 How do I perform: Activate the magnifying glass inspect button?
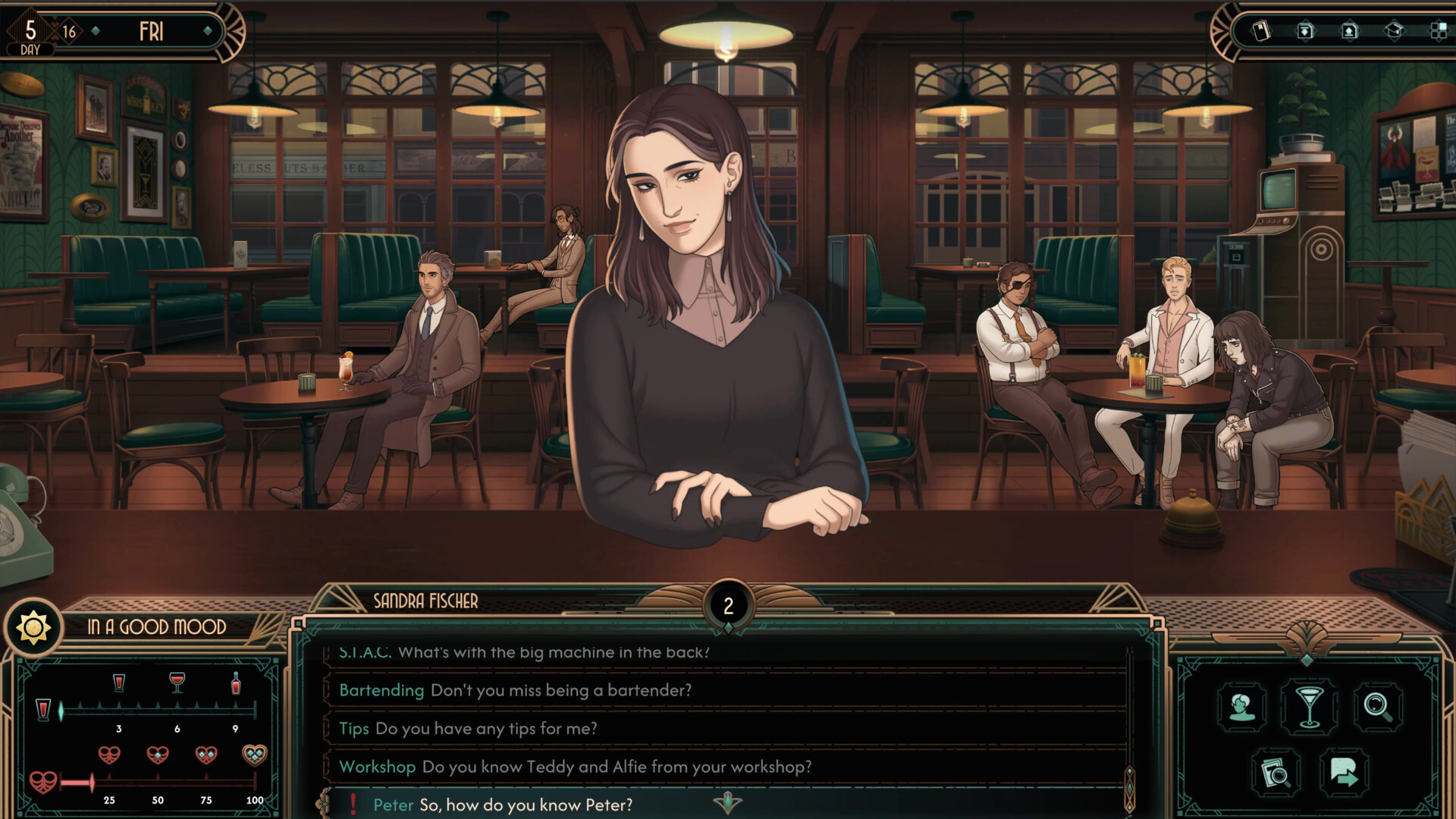pyautogui.click(x=1377, y=707)
